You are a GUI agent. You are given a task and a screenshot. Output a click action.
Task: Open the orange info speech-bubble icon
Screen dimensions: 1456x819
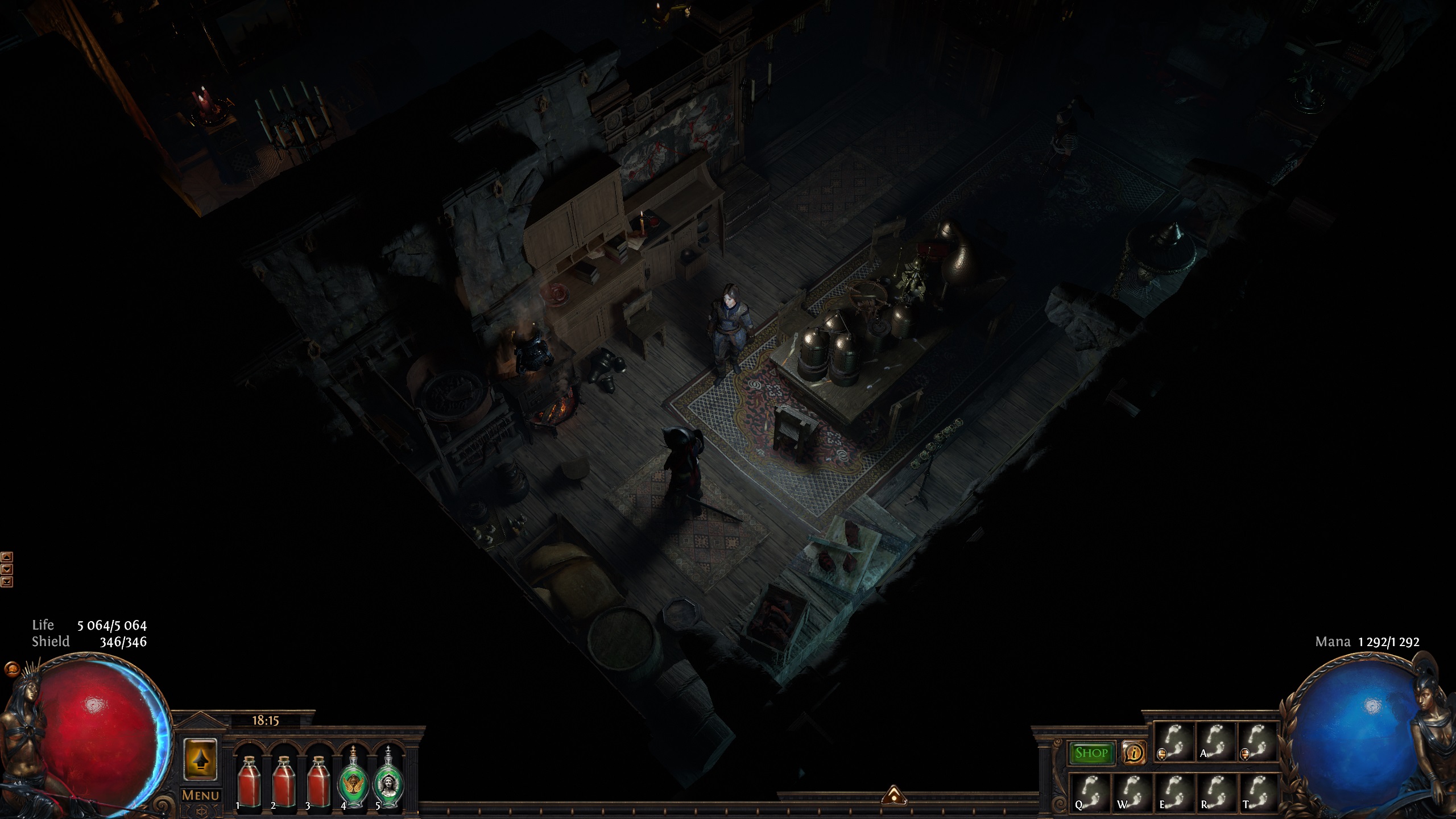click(x=1134, y=753)
